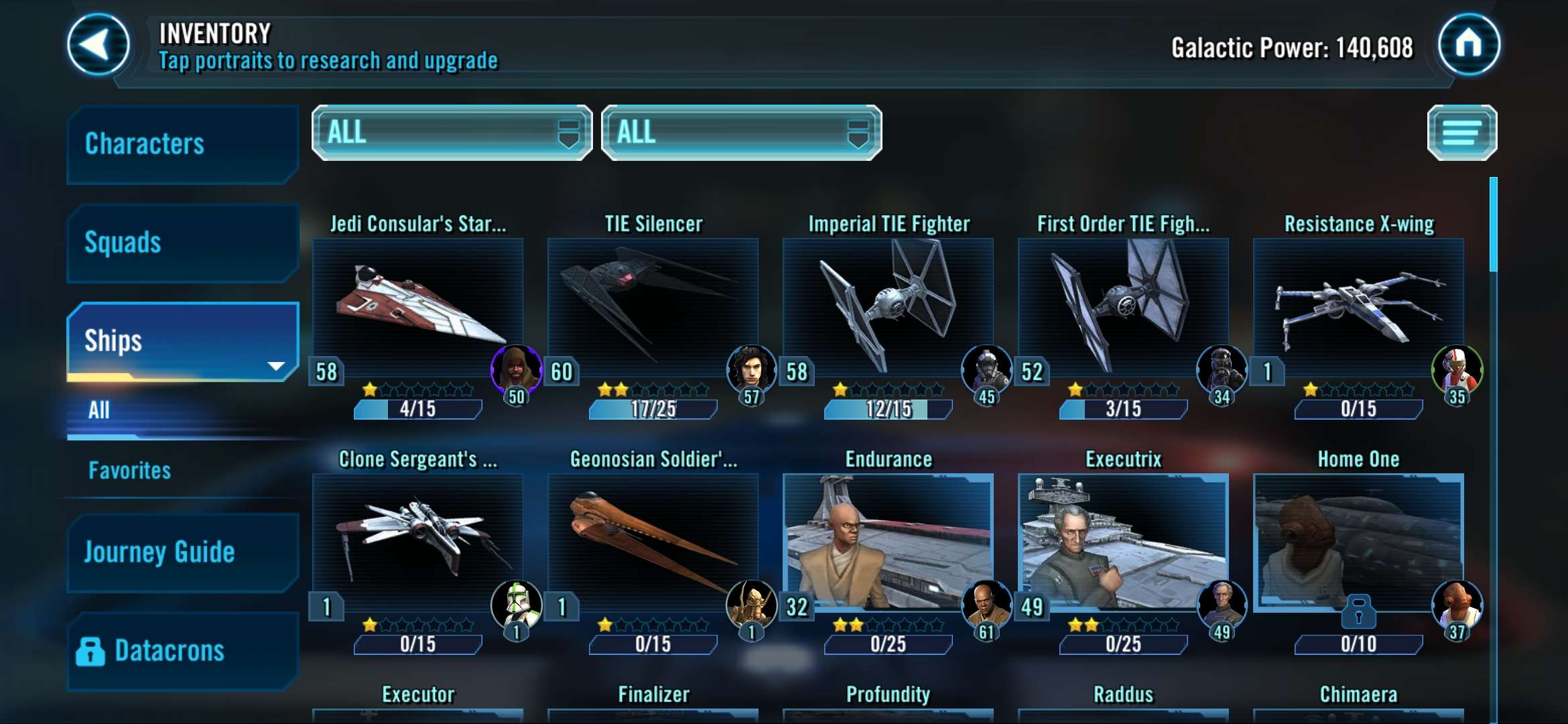
Task: Select the Jedi Consular's Starfighter portrait
Action: pyautogui.click(x=417, y=306)
